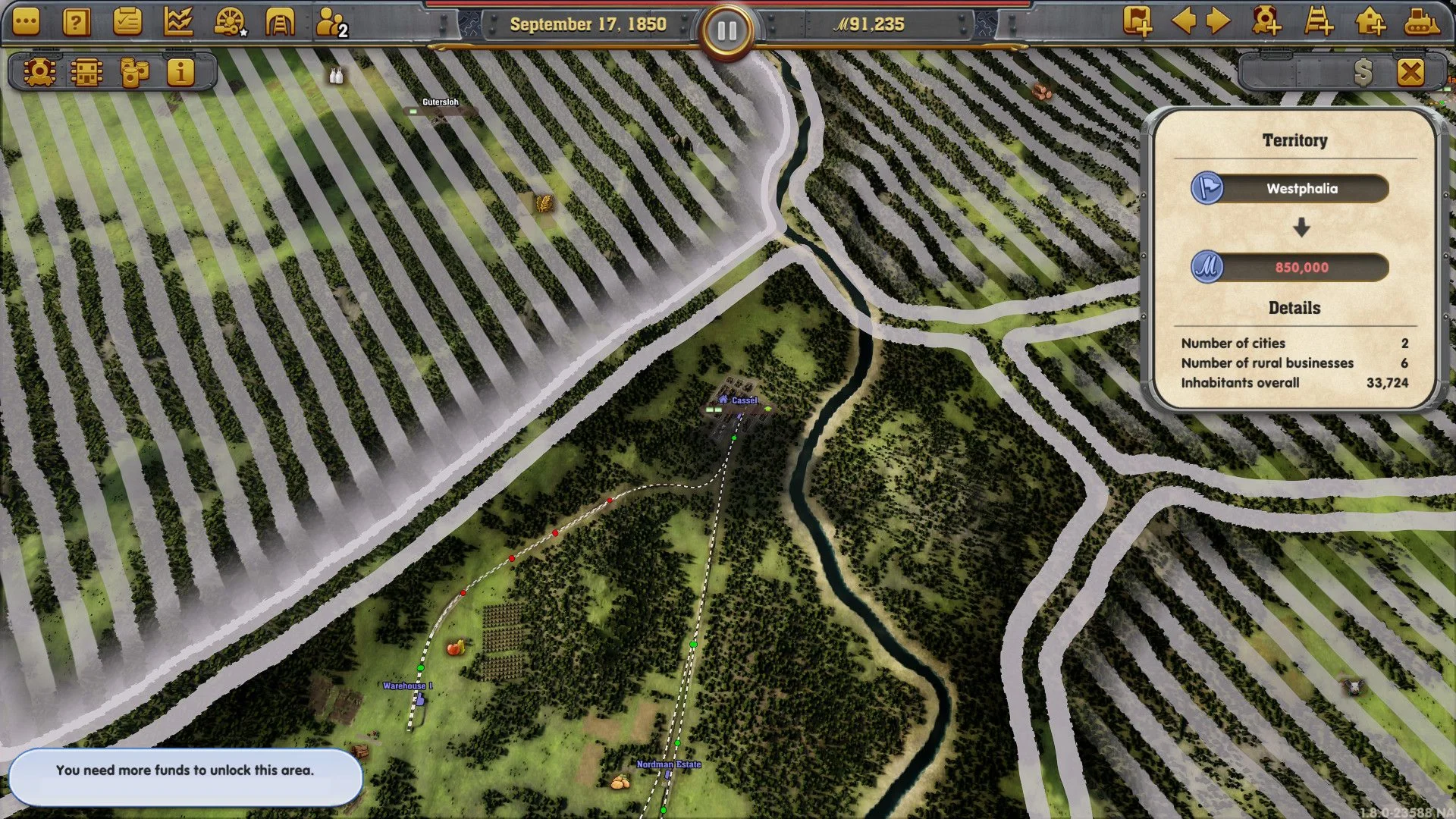Image resolution: width=1456 pixels, height=819 pixels.
Task: Select the build track tool
Action: click(1319, 21)
